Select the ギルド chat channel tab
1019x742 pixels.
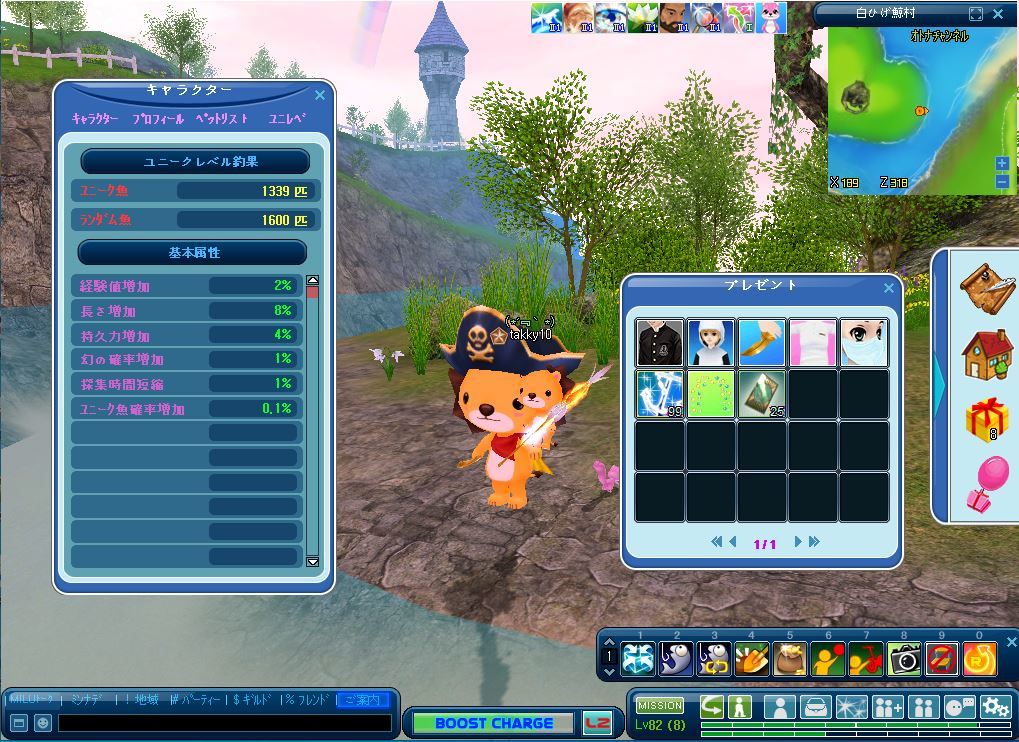point(251,699)
